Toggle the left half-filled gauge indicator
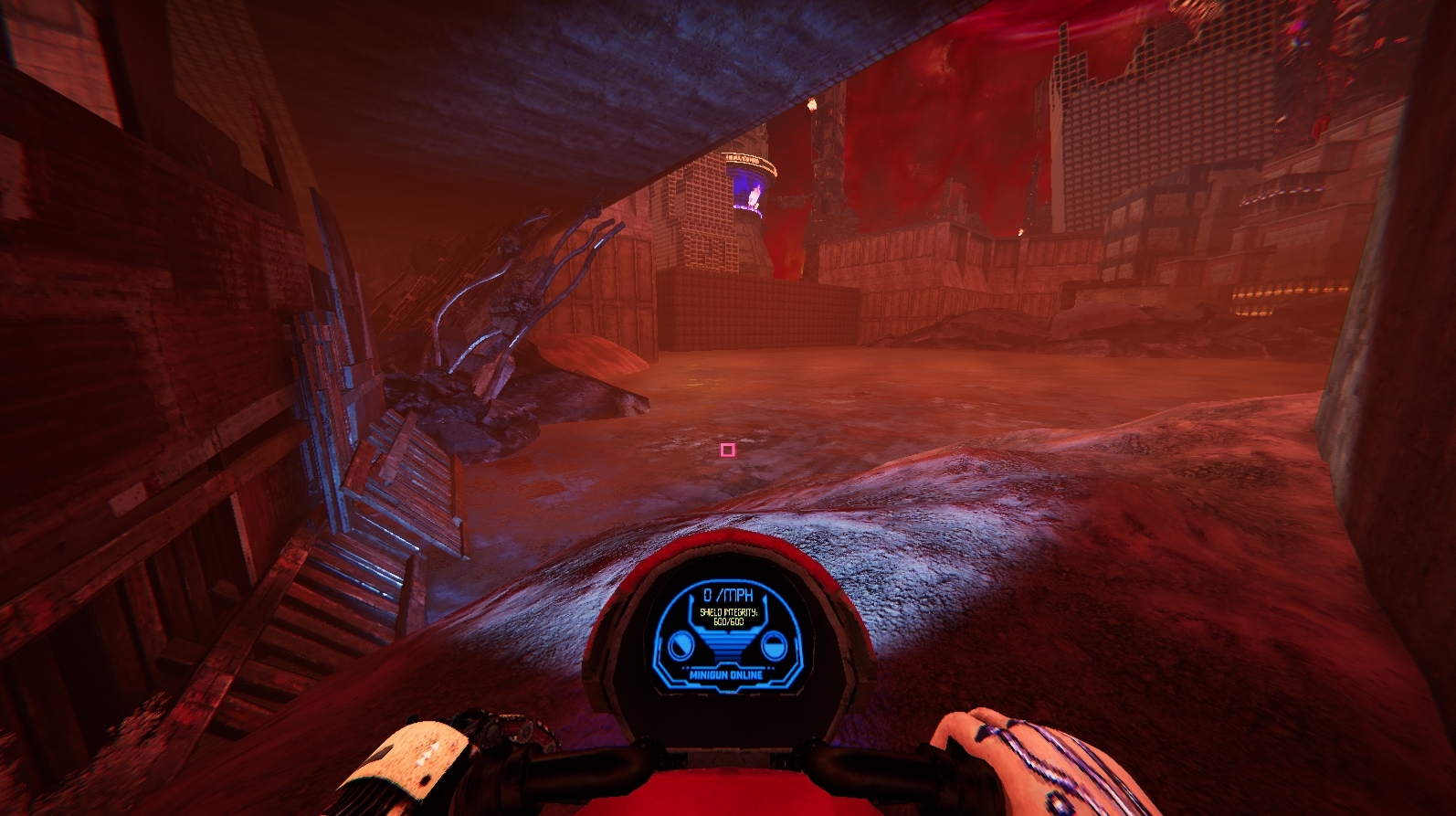Image resolution: width=1456 pixels, height=816 pixels. [x=681, y=644]
